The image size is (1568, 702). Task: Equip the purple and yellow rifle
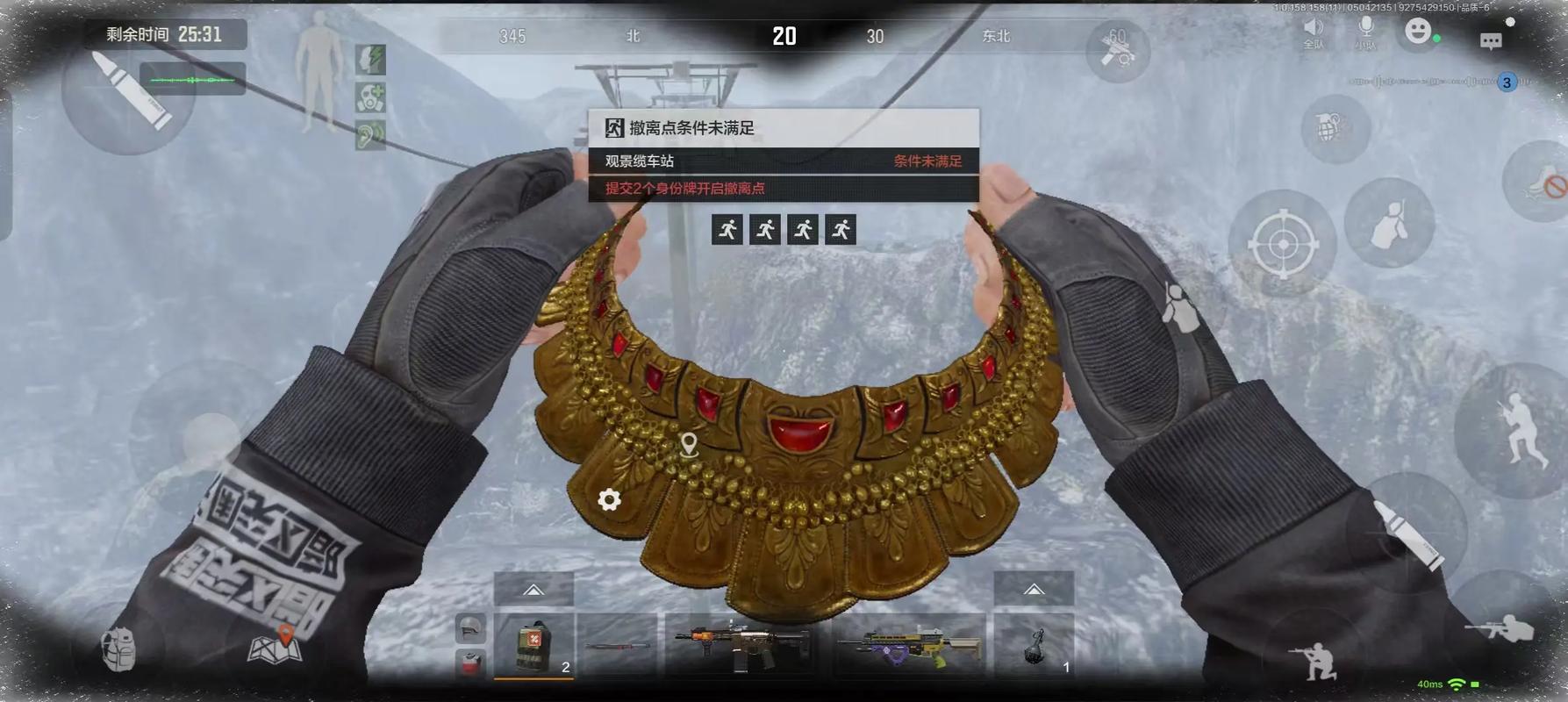(909, 647)
